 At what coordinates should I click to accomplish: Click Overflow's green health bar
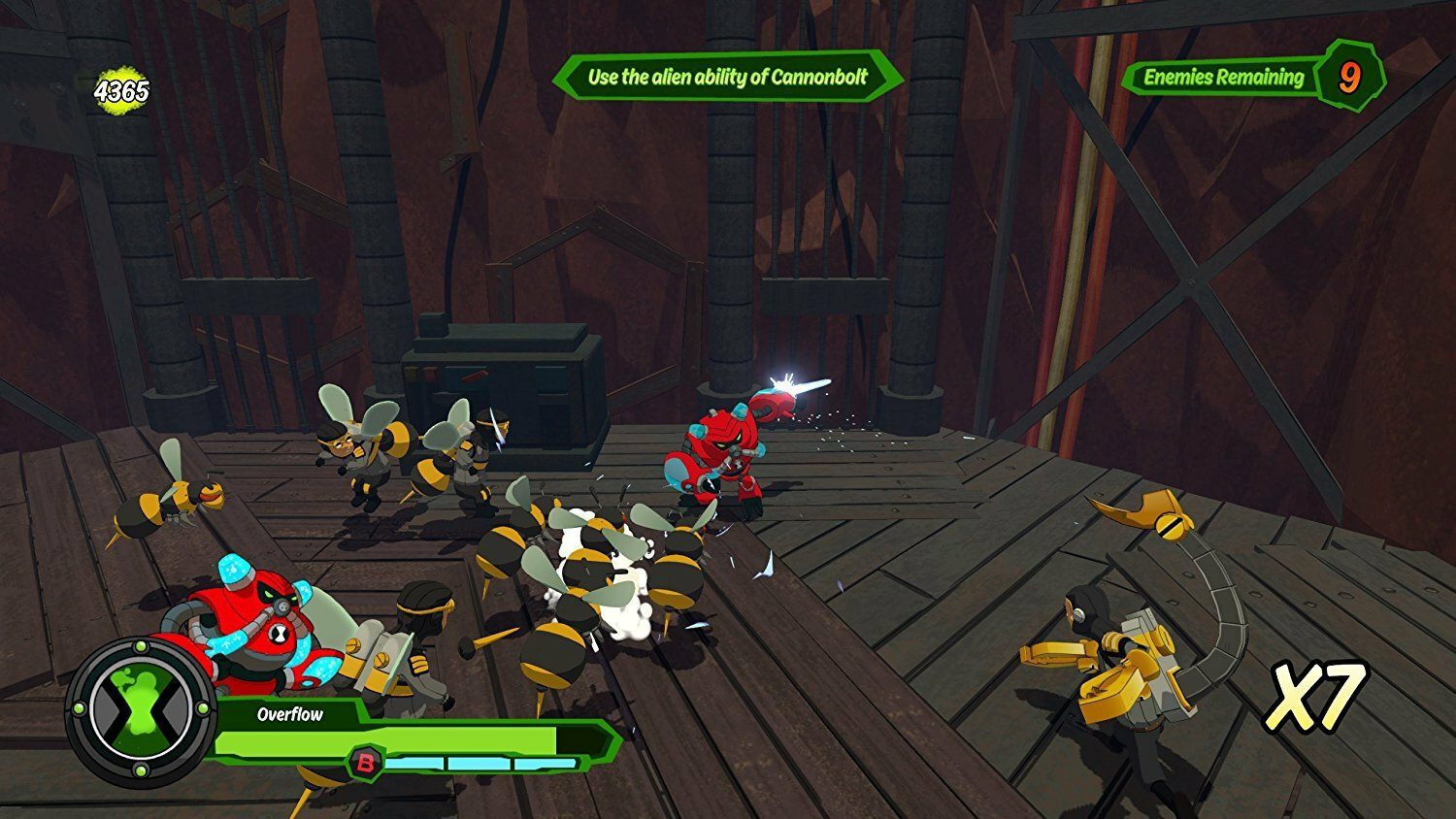click(x=417, y=739)
